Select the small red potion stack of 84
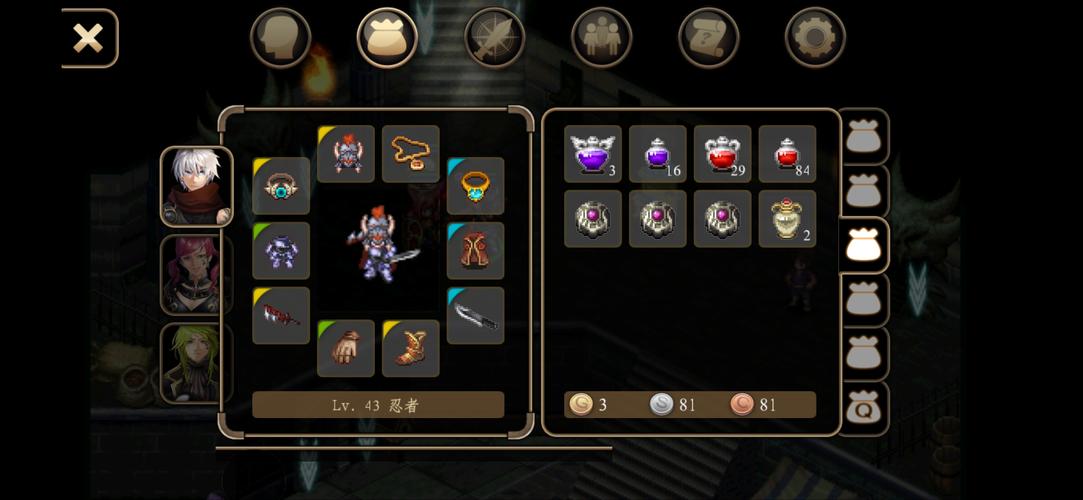 coord(787,154)
